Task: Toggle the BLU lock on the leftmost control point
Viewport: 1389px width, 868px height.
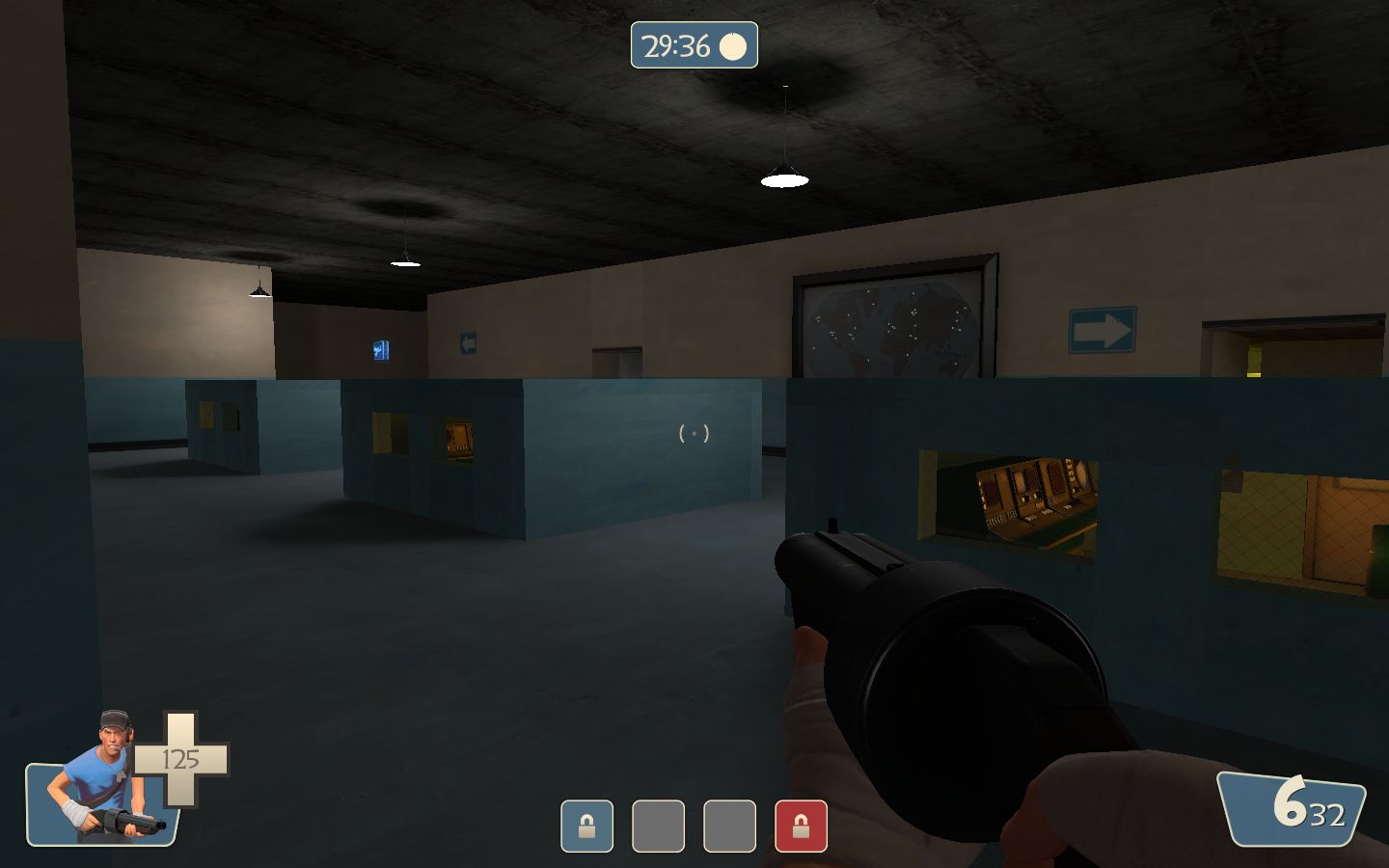Action: click(587, 827)
